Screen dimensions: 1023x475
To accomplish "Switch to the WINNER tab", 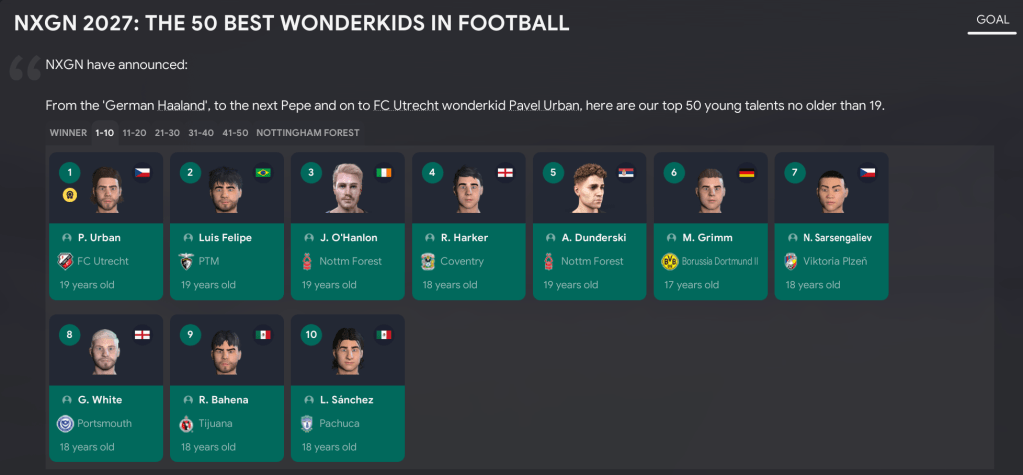I will [x=68, y=133].
